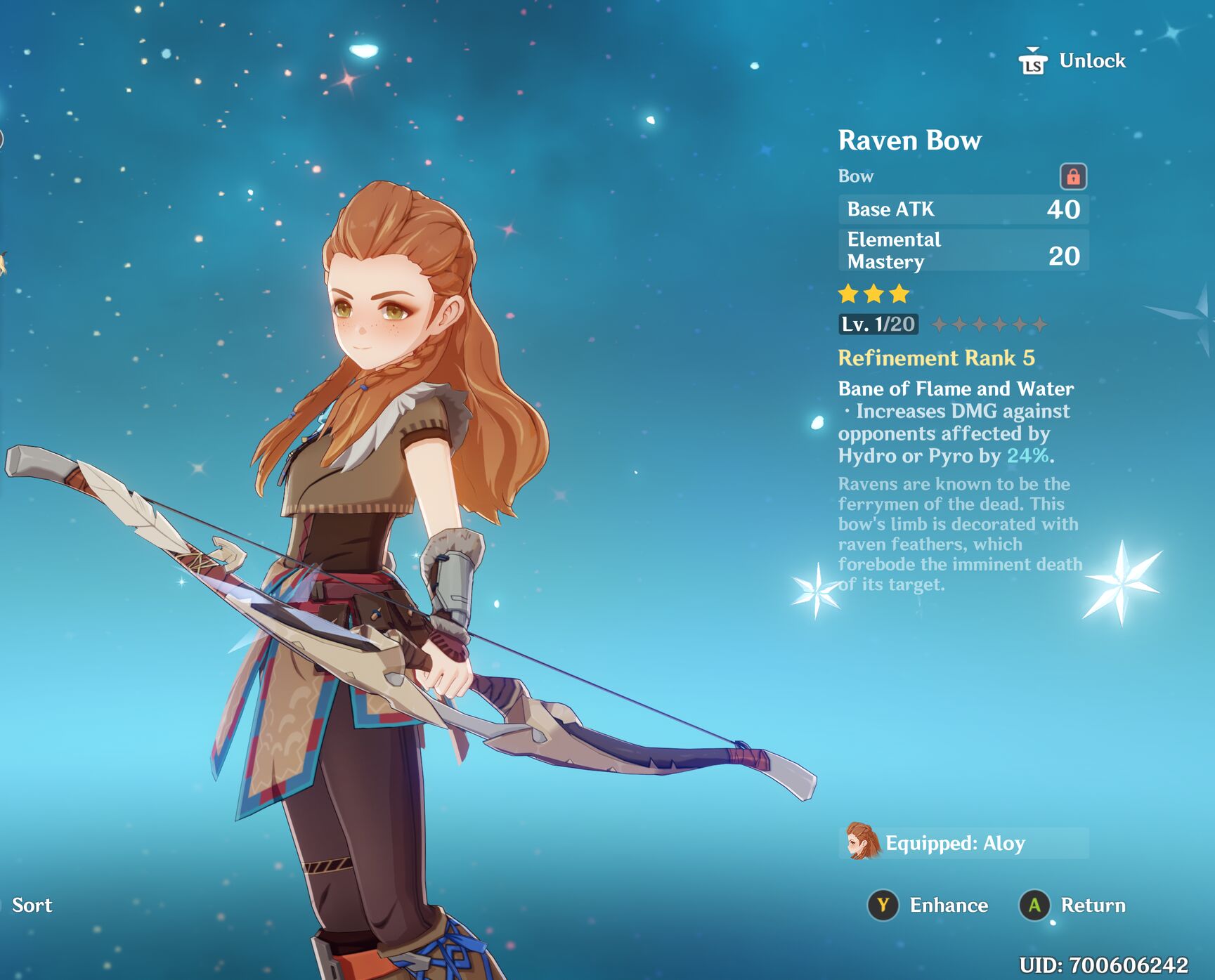Return to the previous screen
The height and width of the screenshot is (980, 1215).
(x=1072, y=905)
